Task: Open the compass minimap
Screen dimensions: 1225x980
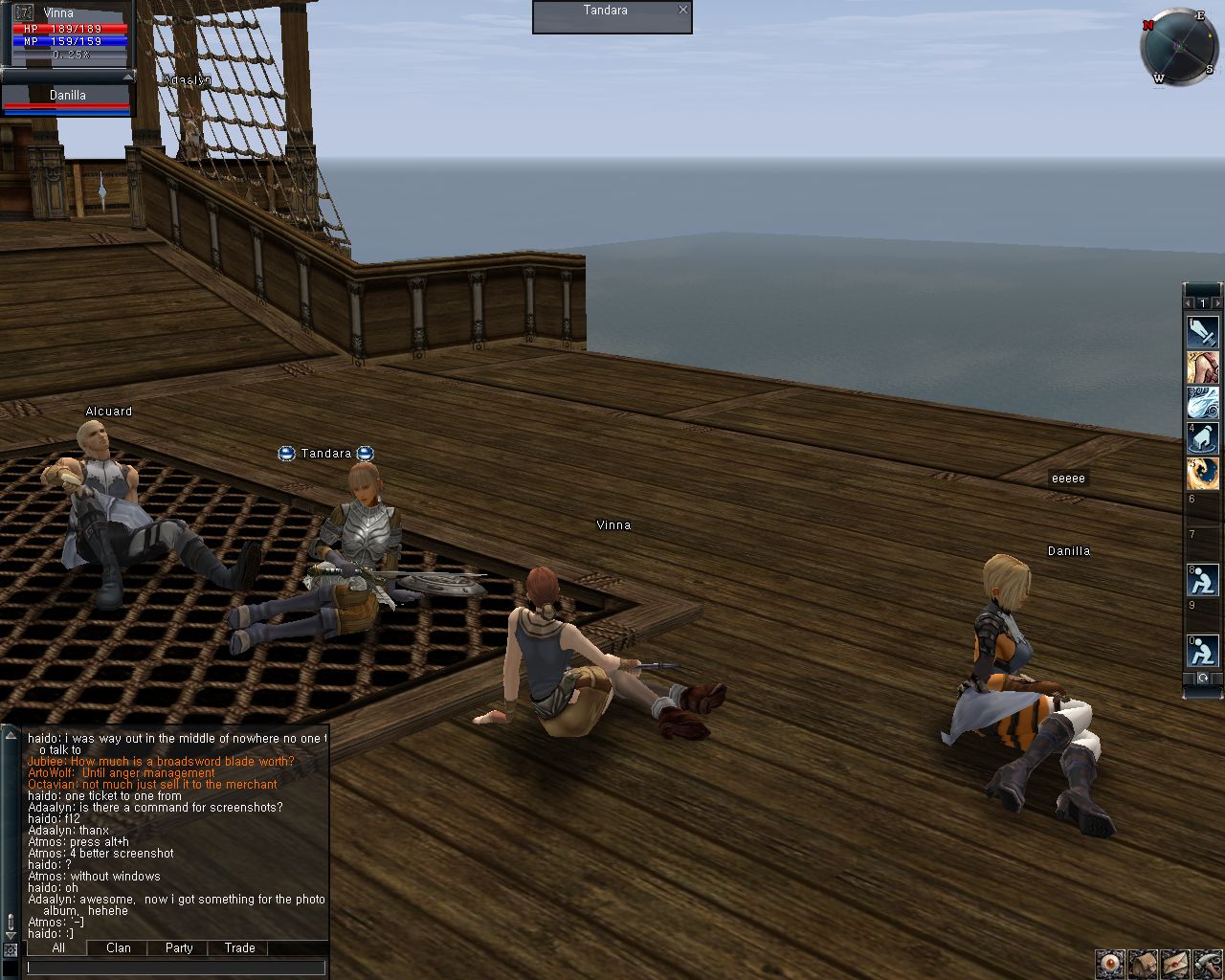Action: 1178,47
